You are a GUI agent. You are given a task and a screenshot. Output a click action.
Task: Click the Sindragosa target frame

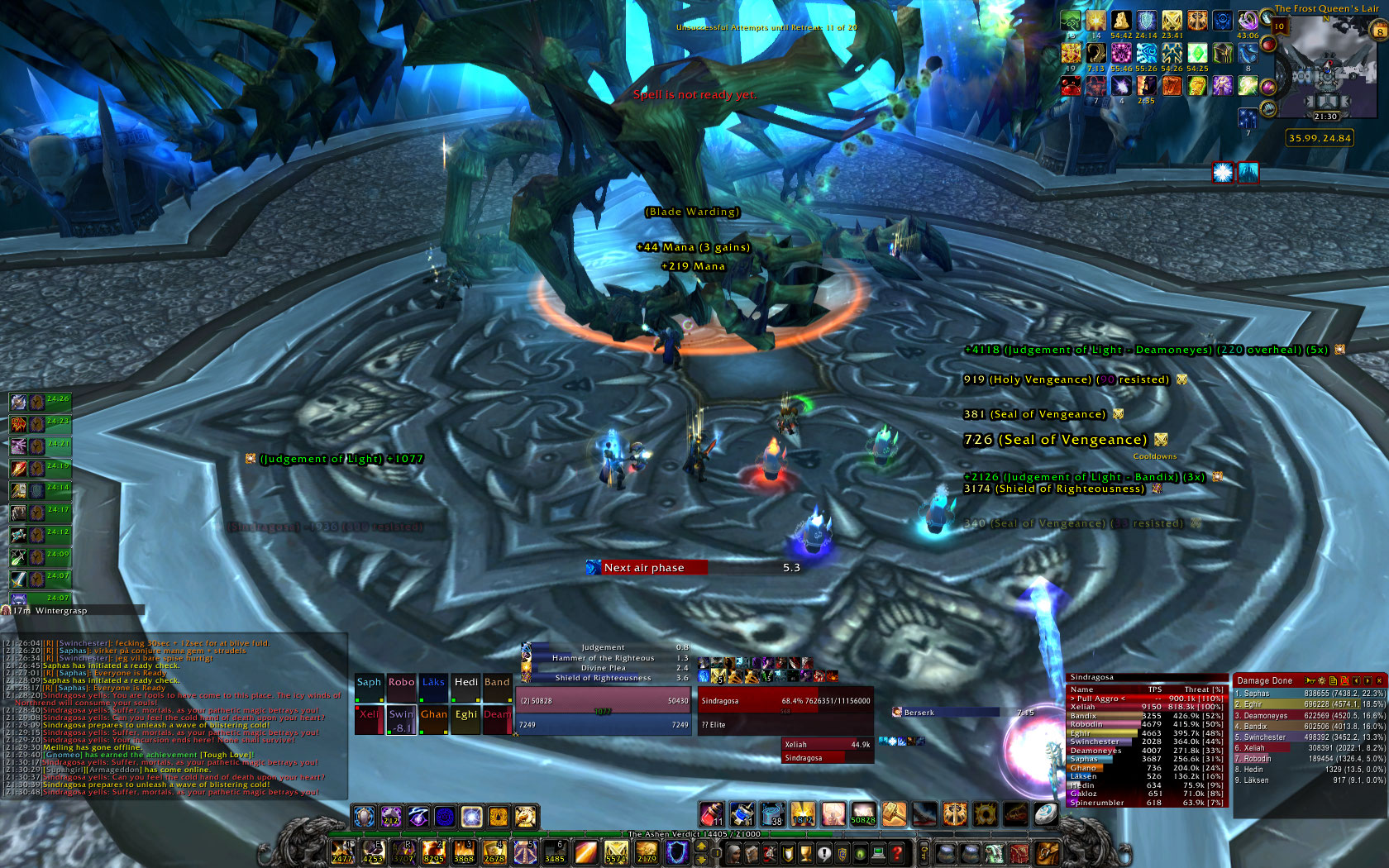coord(785,701)
